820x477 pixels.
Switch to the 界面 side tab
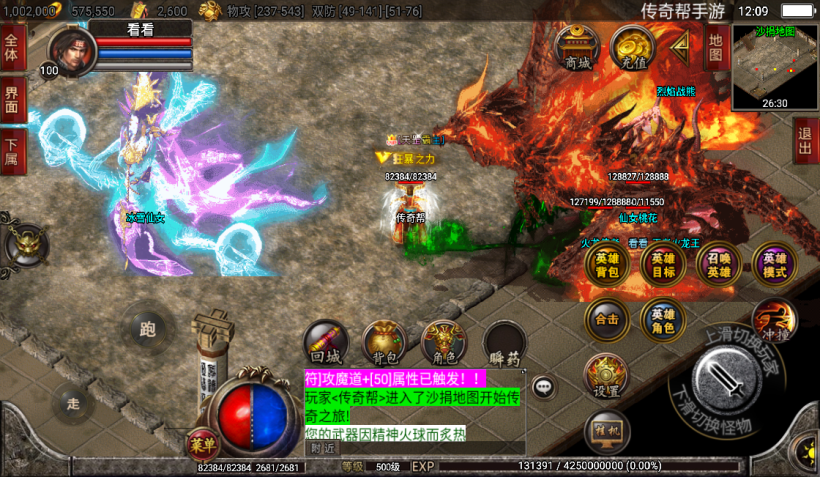13,99
